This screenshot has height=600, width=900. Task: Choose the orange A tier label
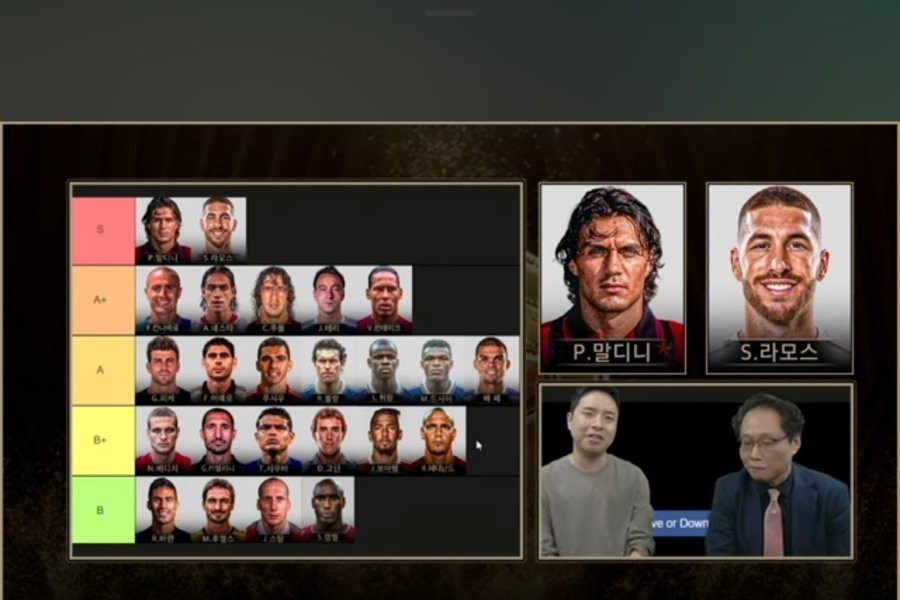click(x=103, y=369)
